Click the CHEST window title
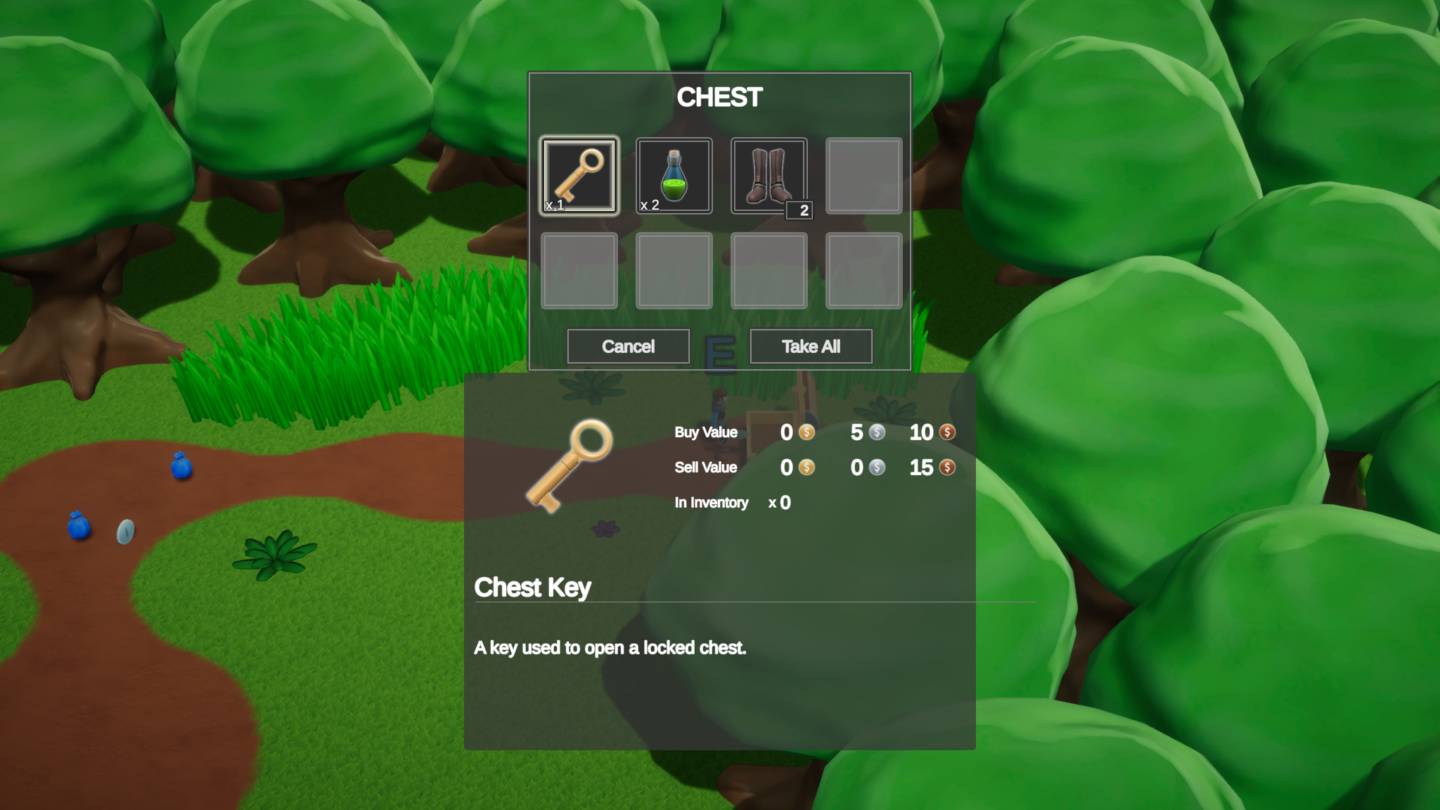The image size is (1440, 810). coord(719,97)
